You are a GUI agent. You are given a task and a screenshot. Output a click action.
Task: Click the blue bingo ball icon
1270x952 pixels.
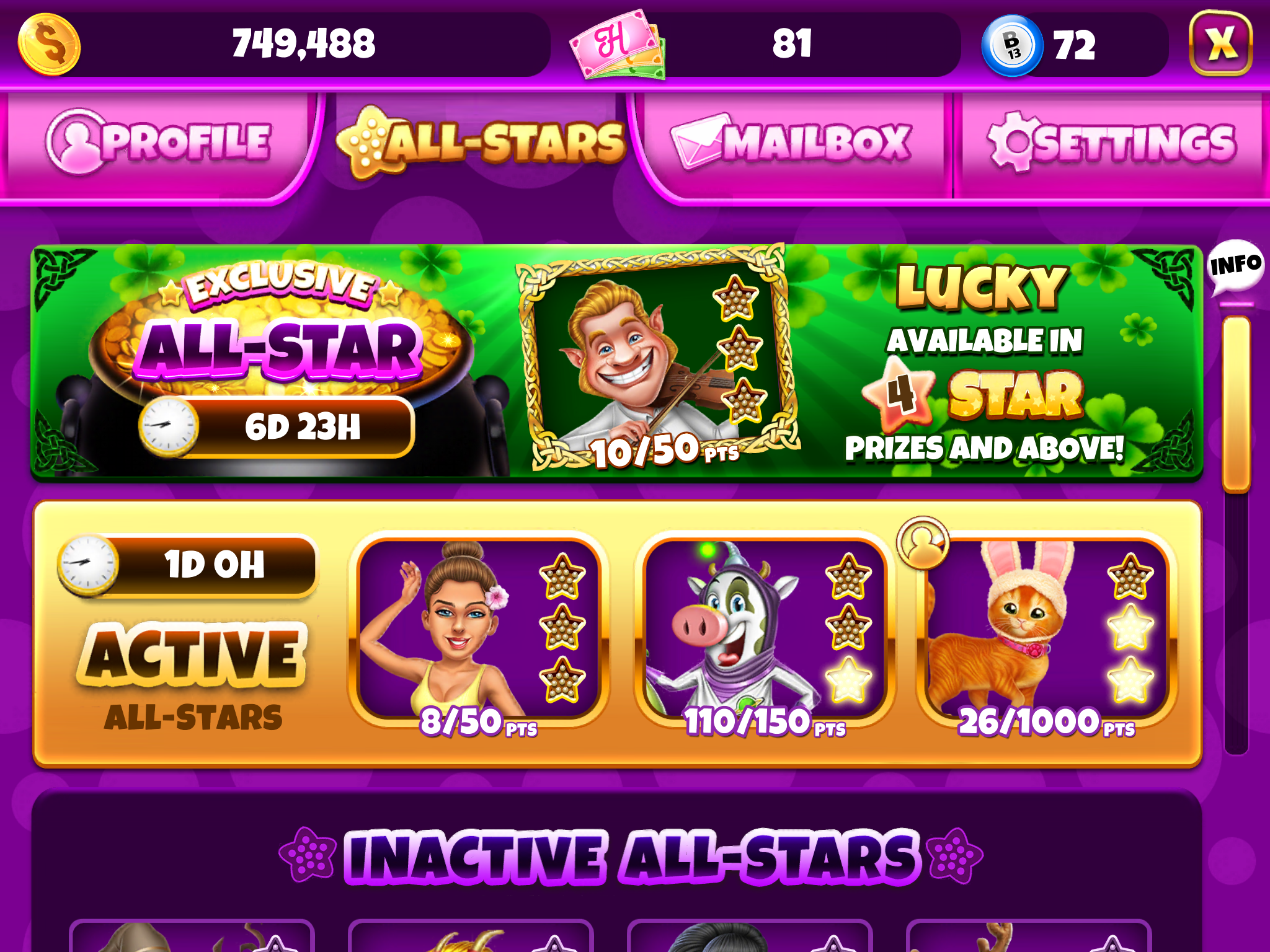(x=1012, y=46)
